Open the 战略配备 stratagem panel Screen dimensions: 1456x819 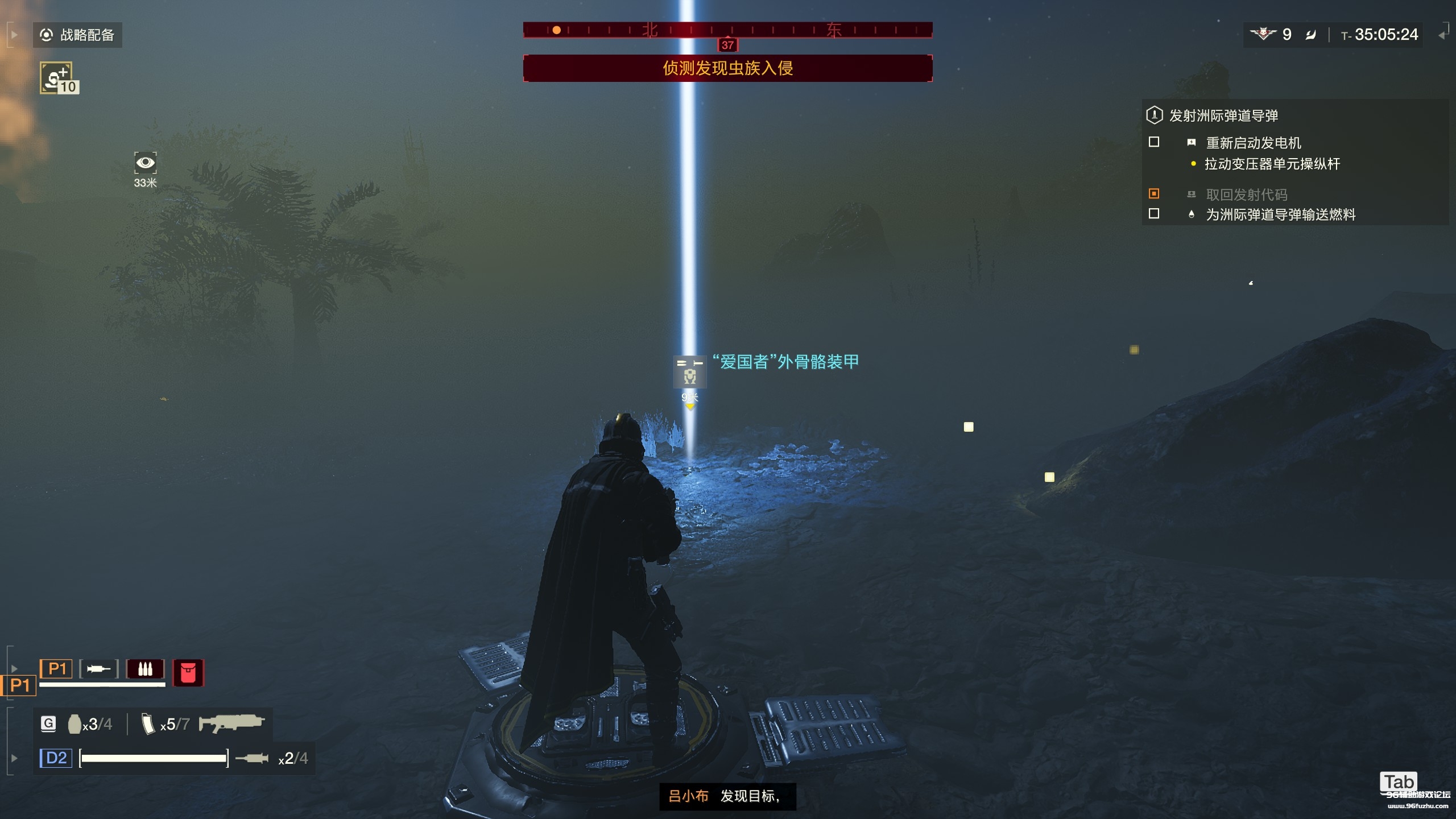coord(77,35)
